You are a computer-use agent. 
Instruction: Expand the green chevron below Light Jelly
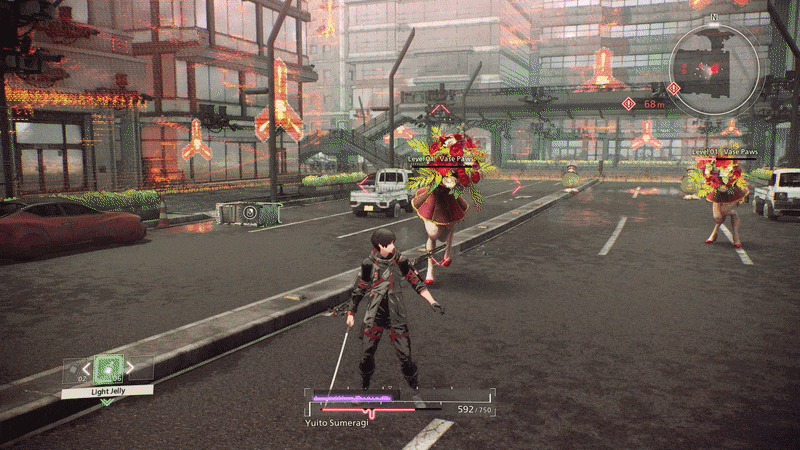pyautogui.click(x=107, y=401)
